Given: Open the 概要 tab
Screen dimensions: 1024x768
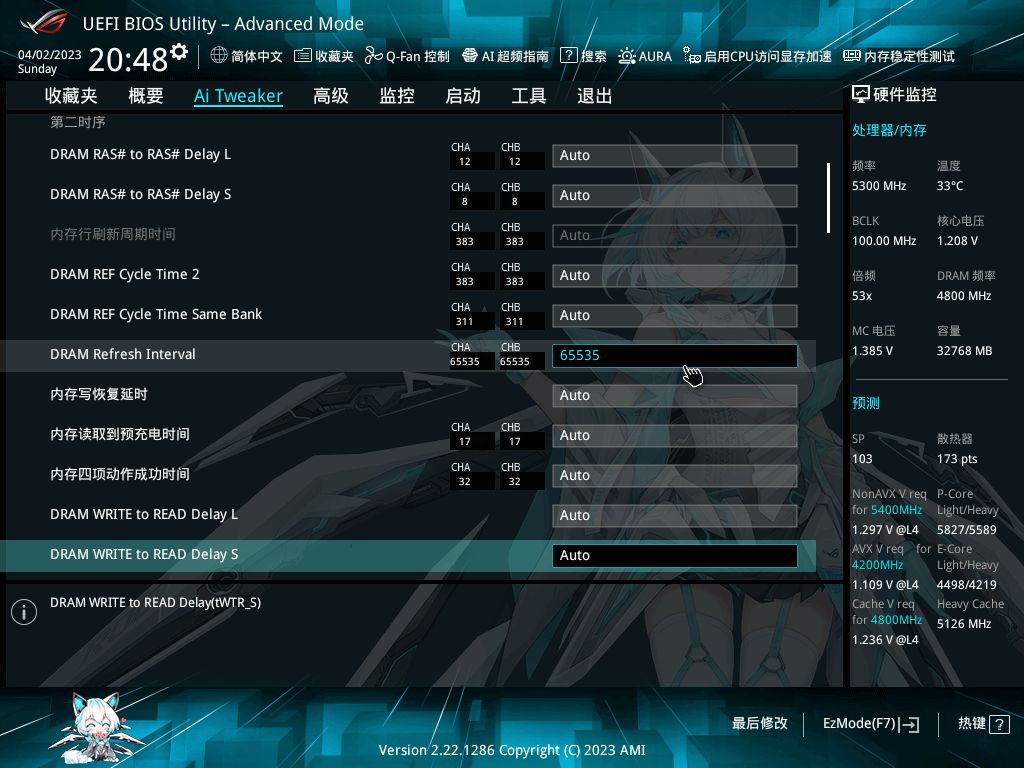Looking at the screenshot, I should tap(146, 96).
